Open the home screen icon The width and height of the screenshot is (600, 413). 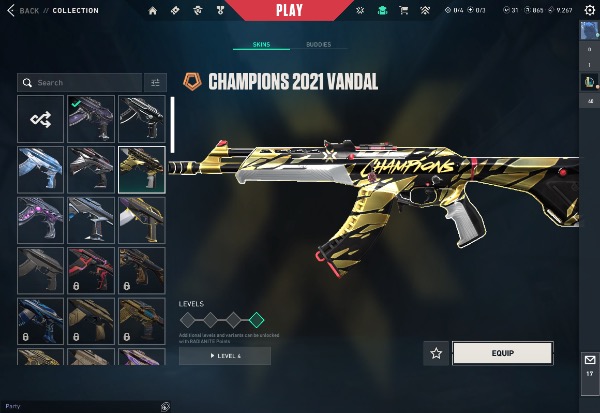click(x=153, y=11)
